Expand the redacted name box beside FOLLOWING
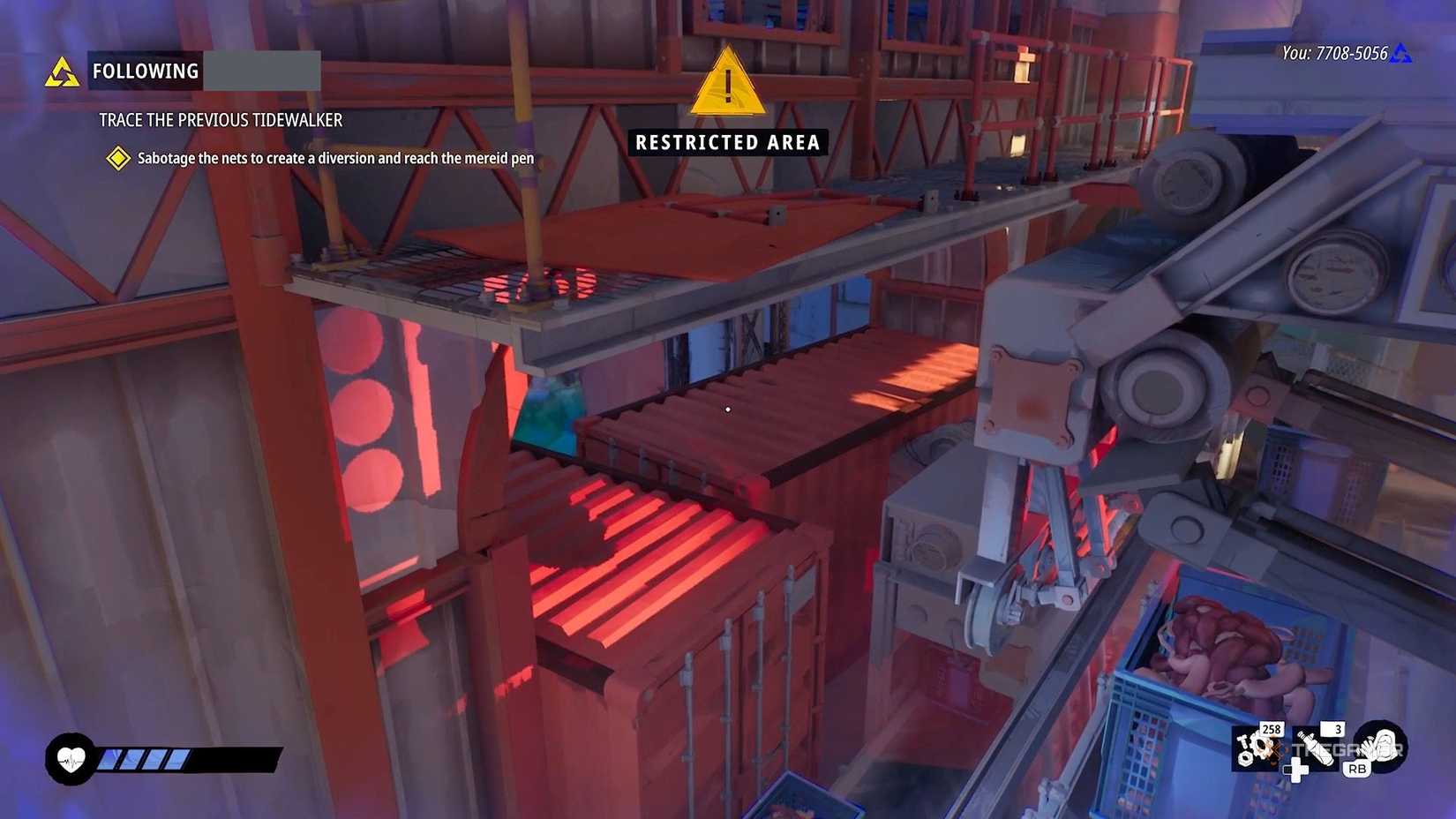The image size is (1456, 819). [x=262, y=71]
